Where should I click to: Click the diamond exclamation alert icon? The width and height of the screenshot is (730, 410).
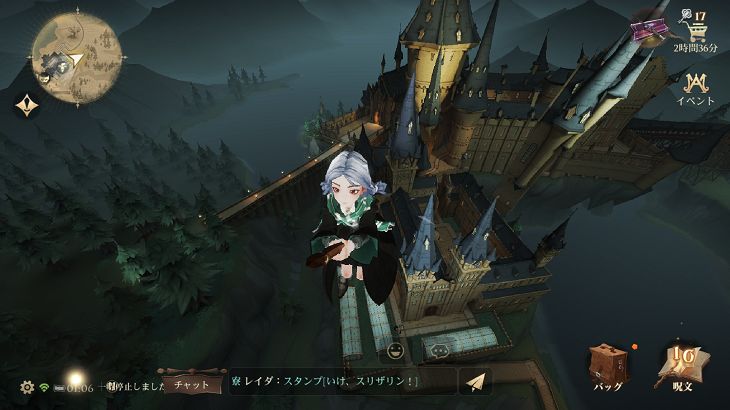point(26,104)
